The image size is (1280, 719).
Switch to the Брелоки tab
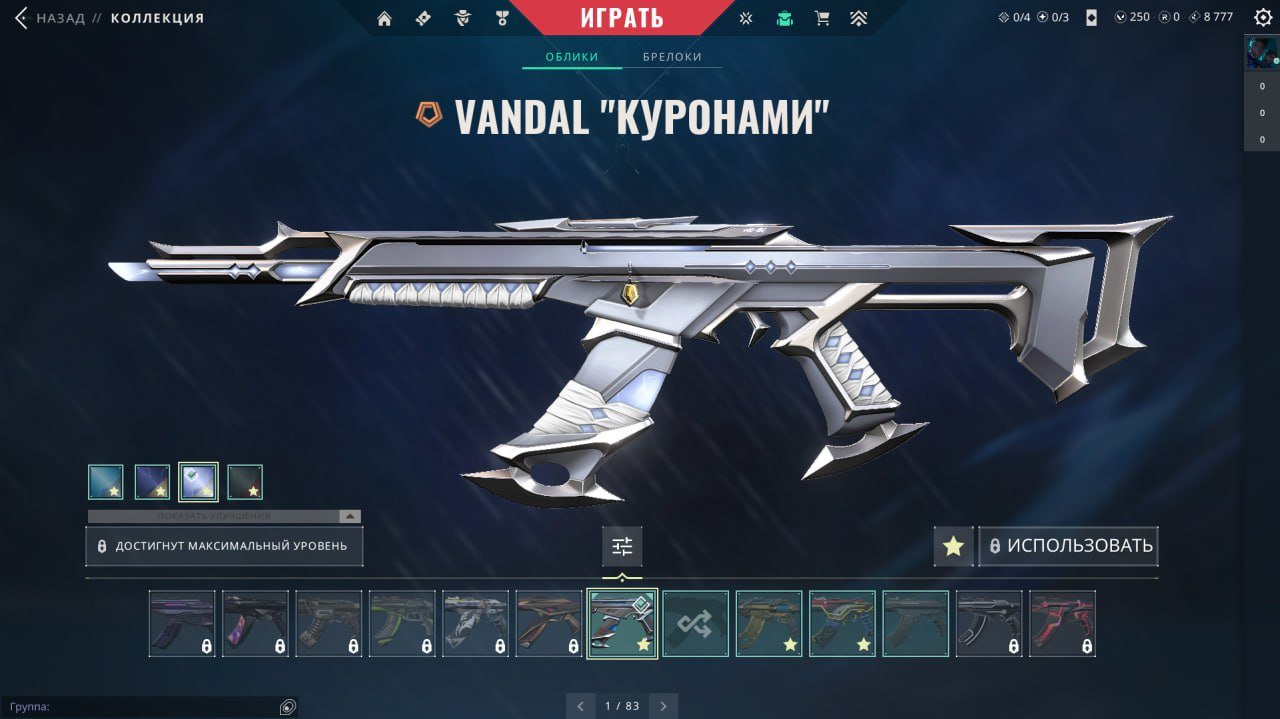(x=672, y=57)
